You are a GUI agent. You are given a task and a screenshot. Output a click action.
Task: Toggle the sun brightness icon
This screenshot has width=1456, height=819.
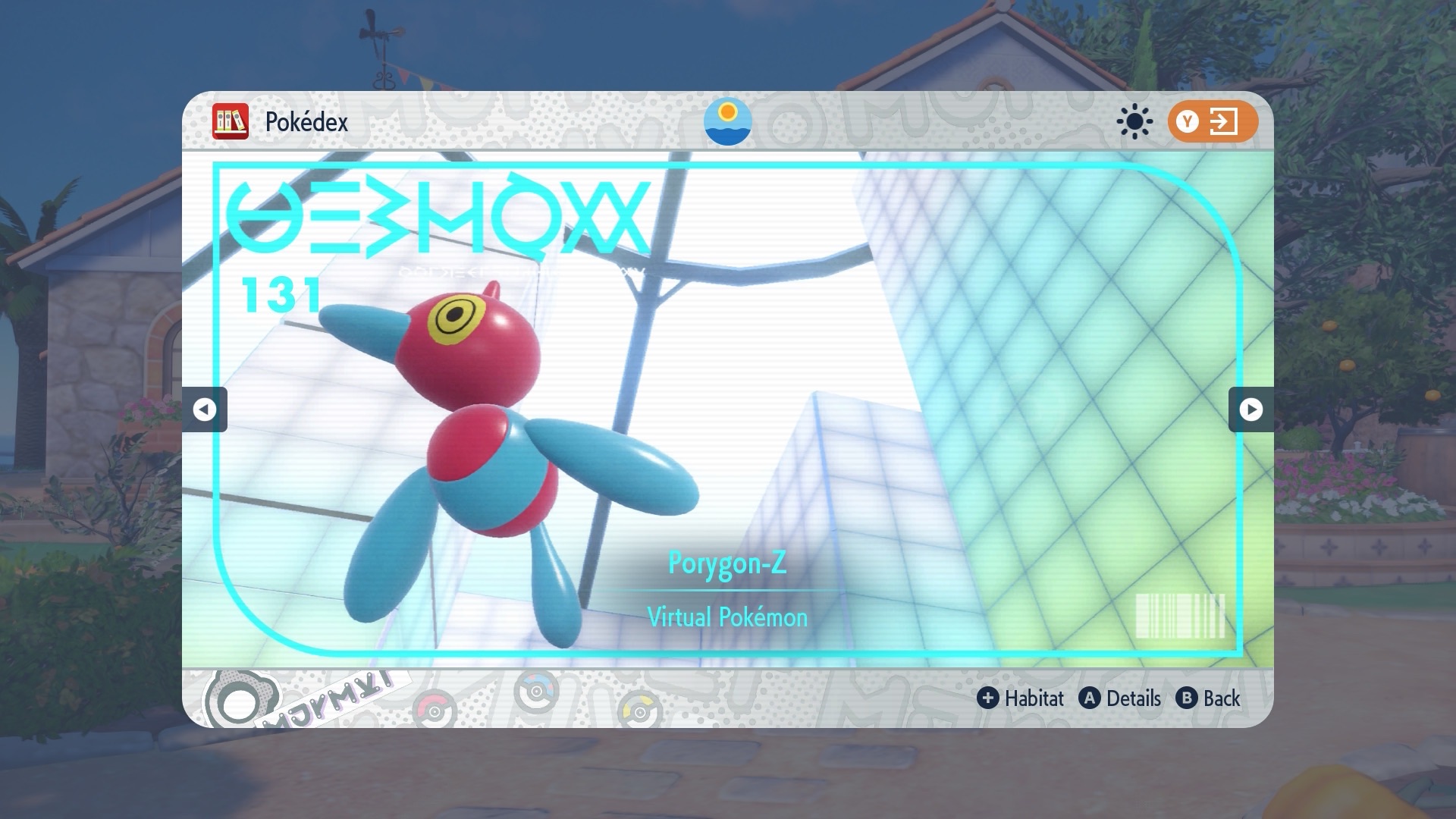pyautogui.click(x=1134, y=121)
